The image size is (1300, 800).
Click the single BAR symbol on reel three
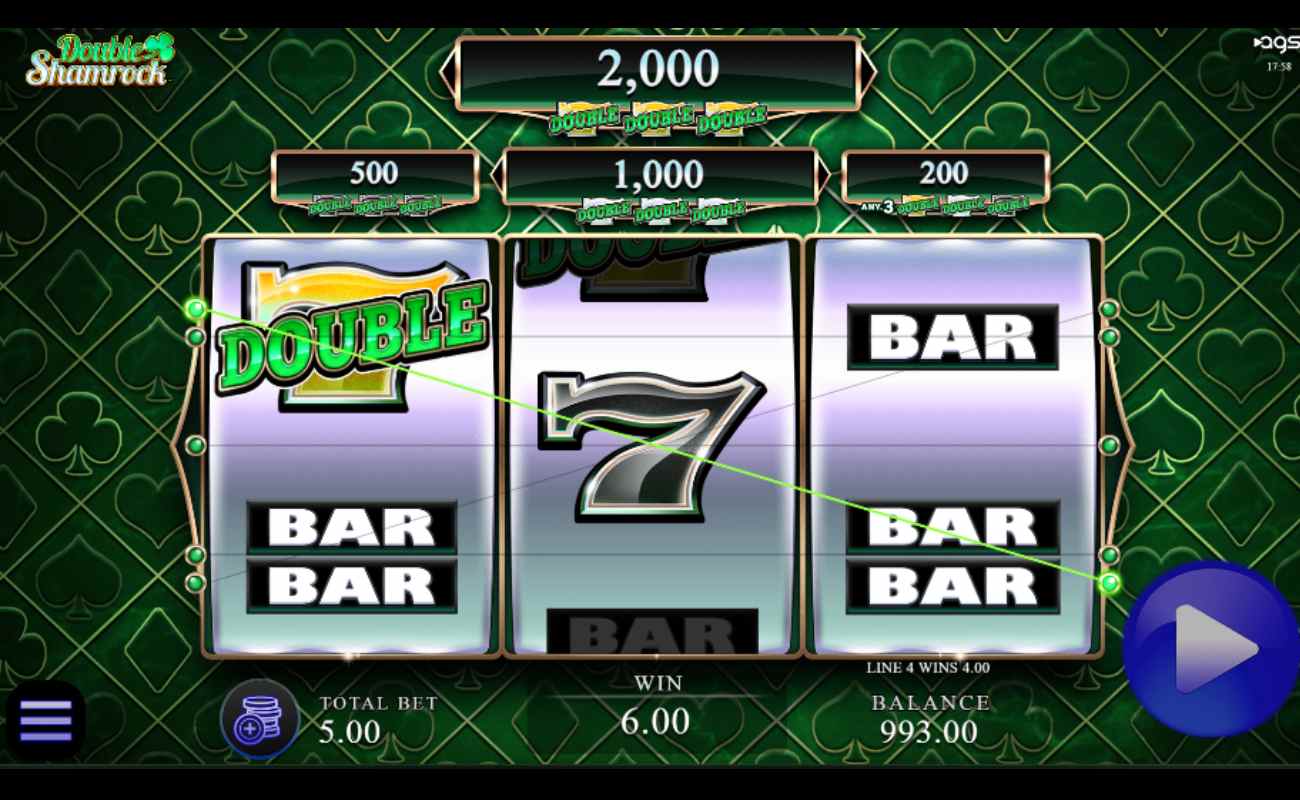(x=955, y=335)
